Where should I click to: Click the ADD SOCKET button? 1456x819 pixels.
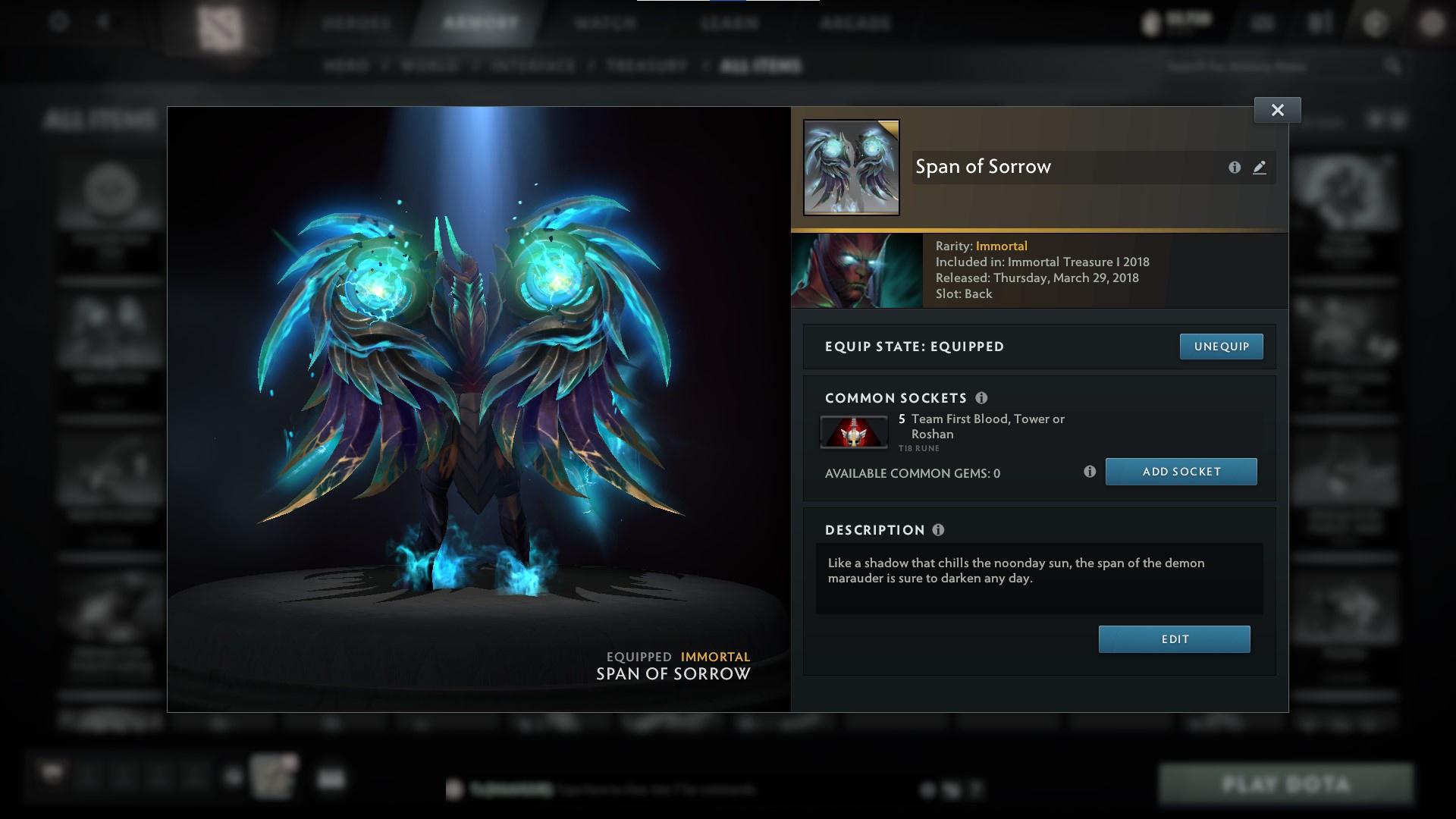[x=1181, y=471]
